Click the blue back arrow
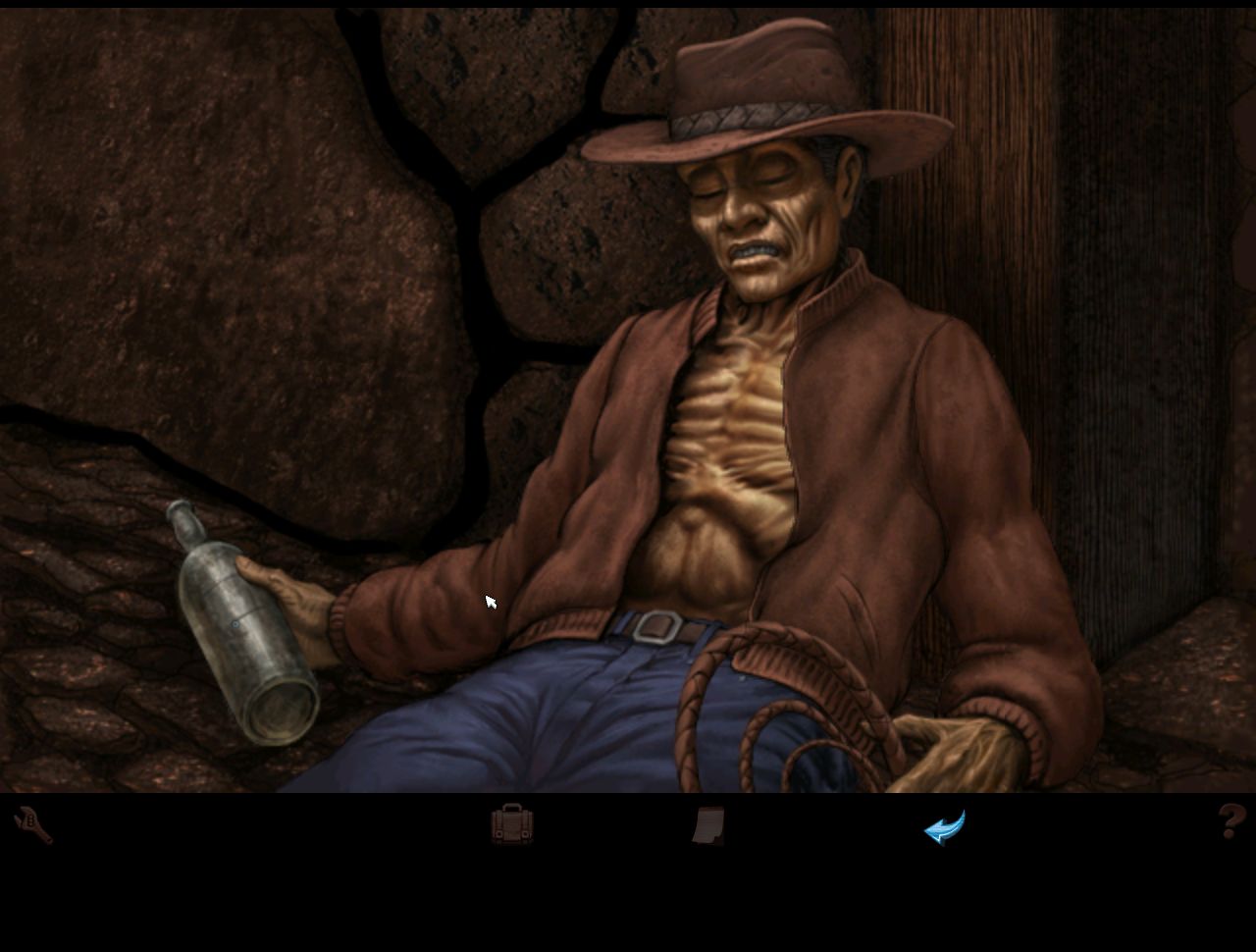Viewport: 1256px width, 952px height. (x=945, y=826)
